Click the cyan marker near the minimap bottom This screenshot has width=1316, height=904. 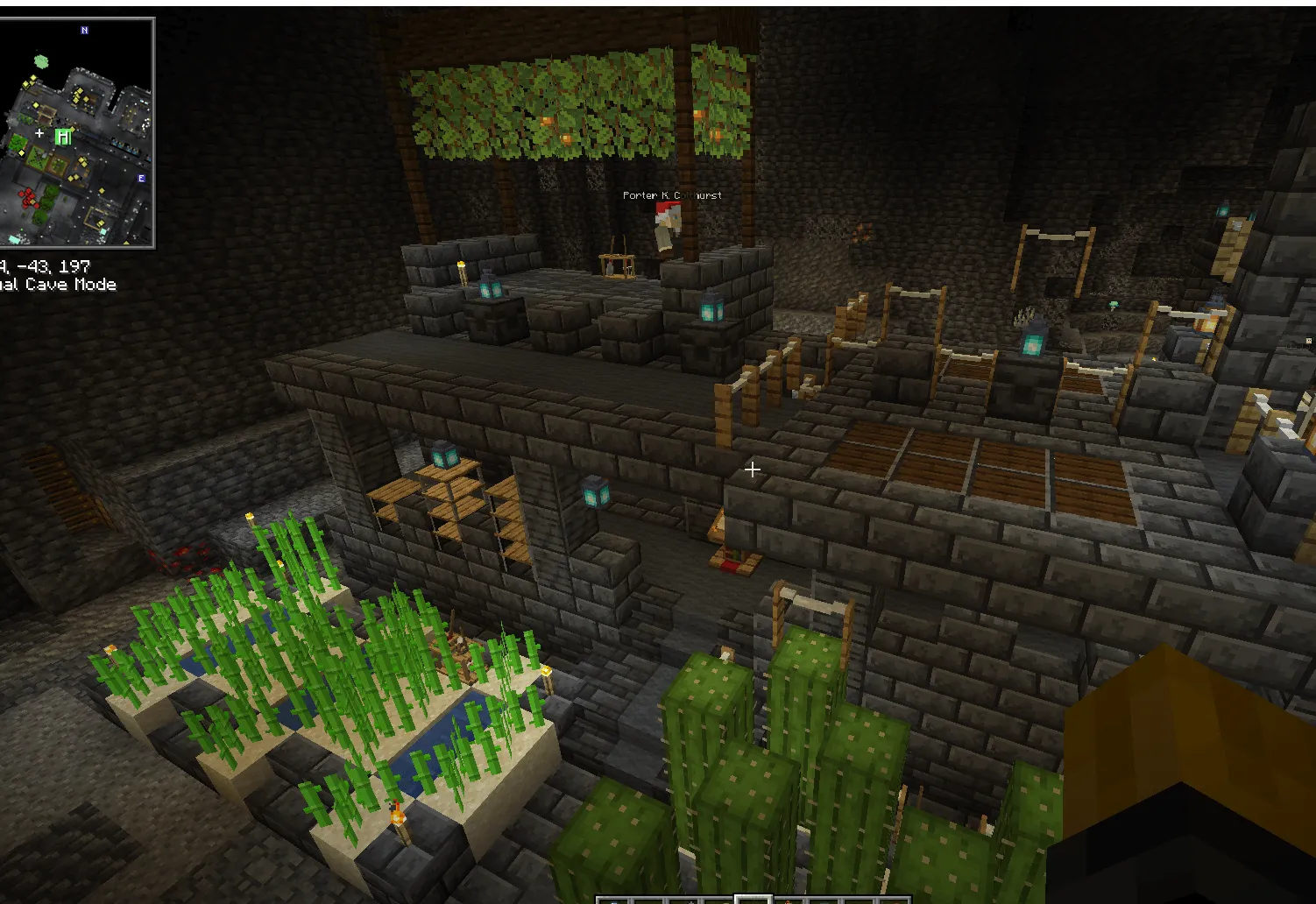(x=14, y=238)
